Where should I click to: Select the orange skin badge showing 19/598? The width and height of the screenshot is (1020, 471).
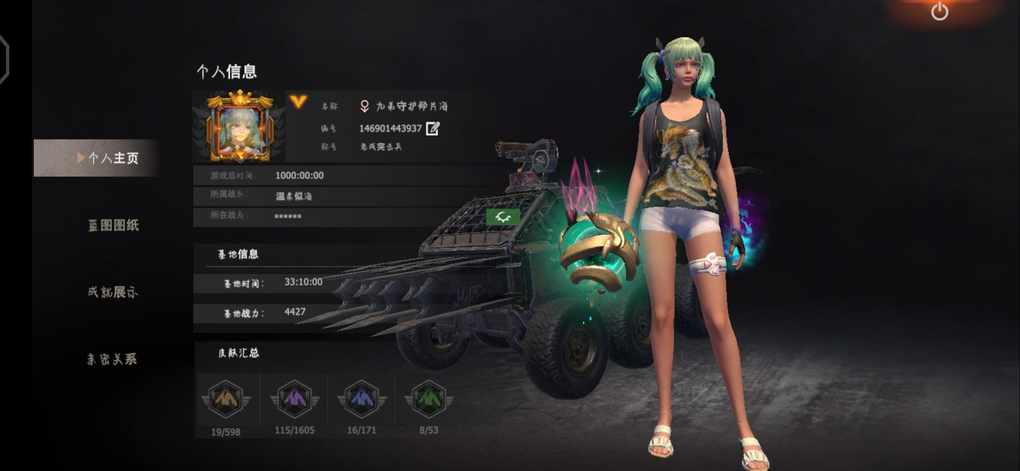point(226,400)
